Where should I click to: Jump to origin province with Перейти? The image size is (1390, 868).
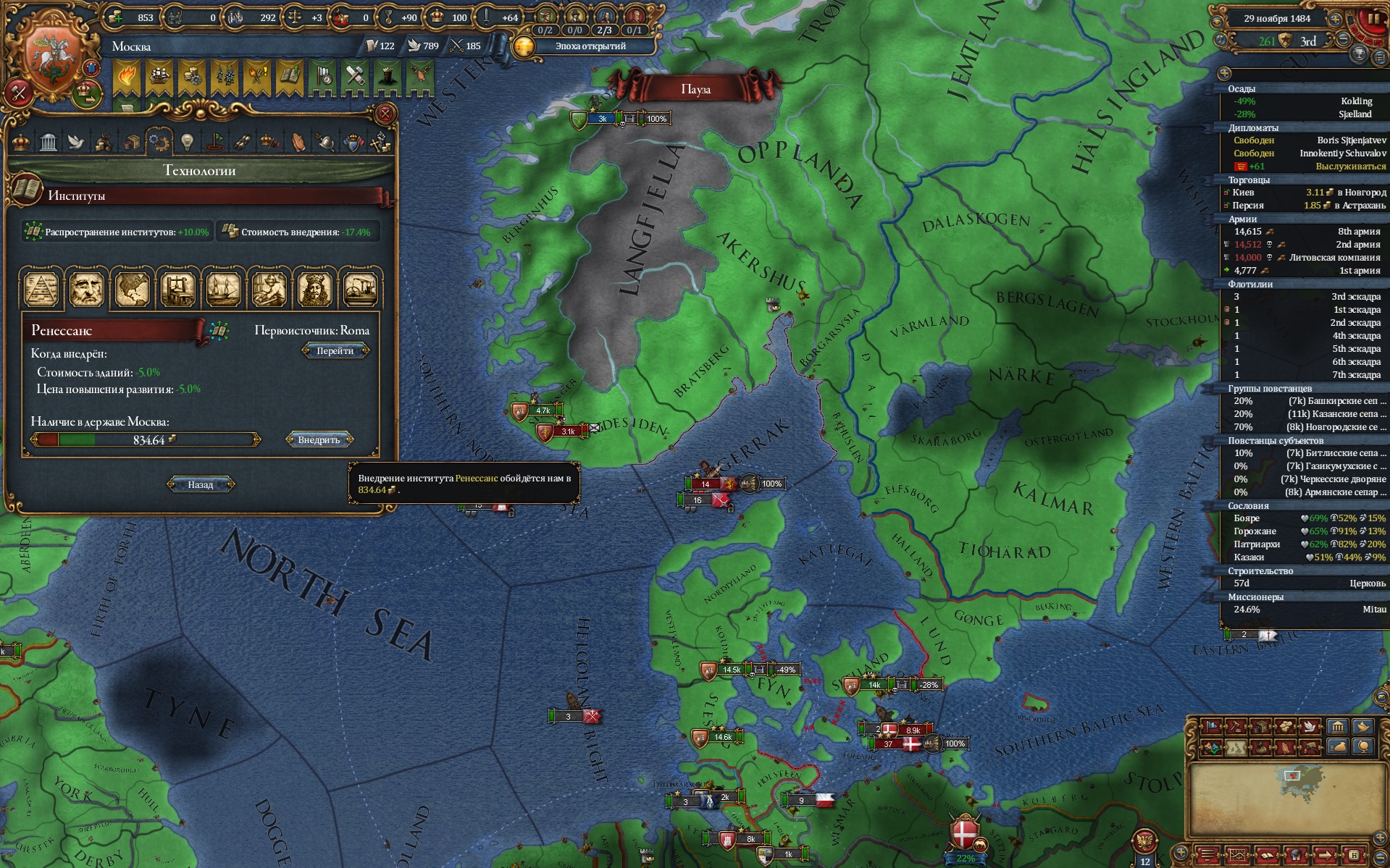tap(335, 351)
